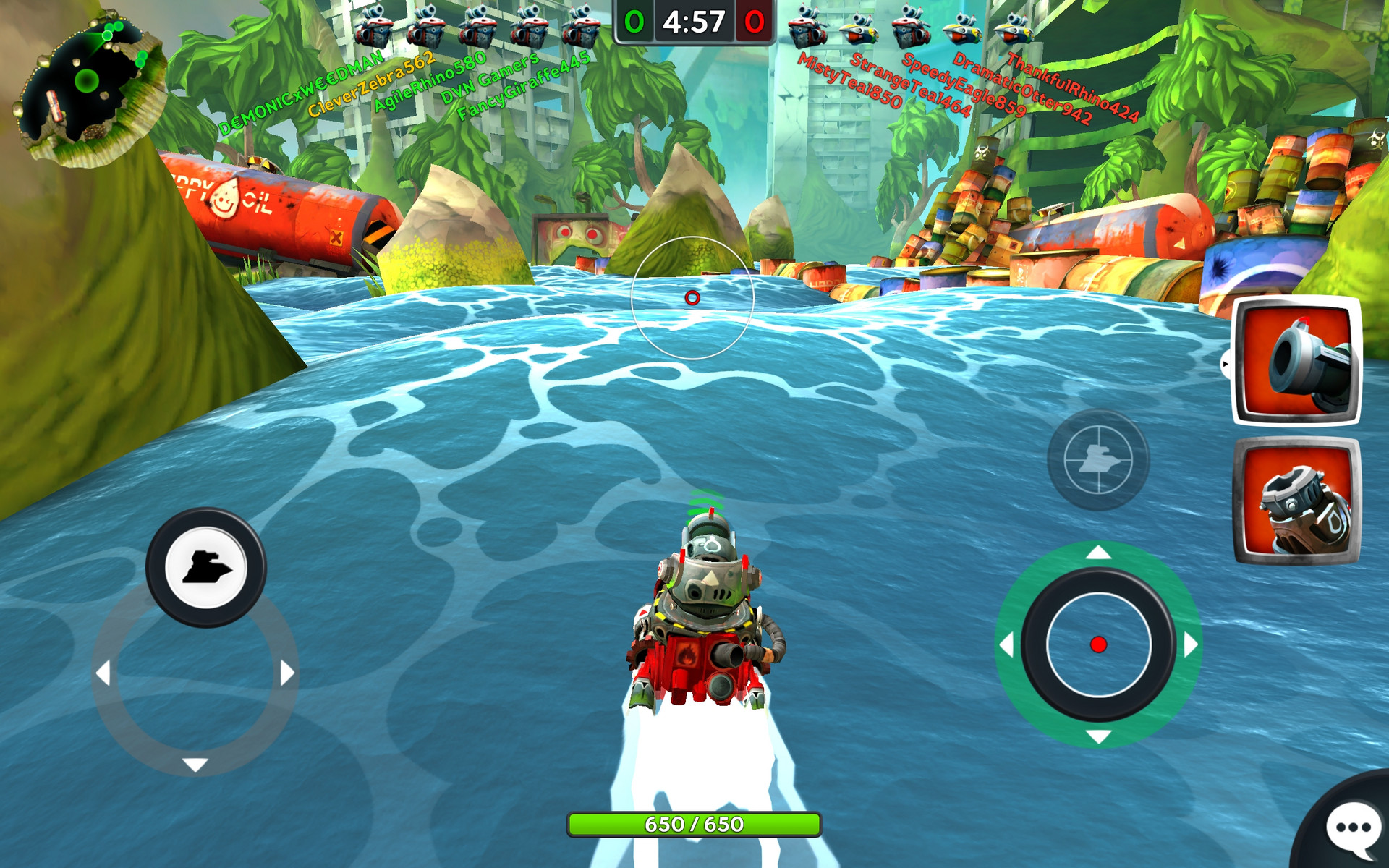Aim down with the green pad arrow

click(x=1098, y=736)
